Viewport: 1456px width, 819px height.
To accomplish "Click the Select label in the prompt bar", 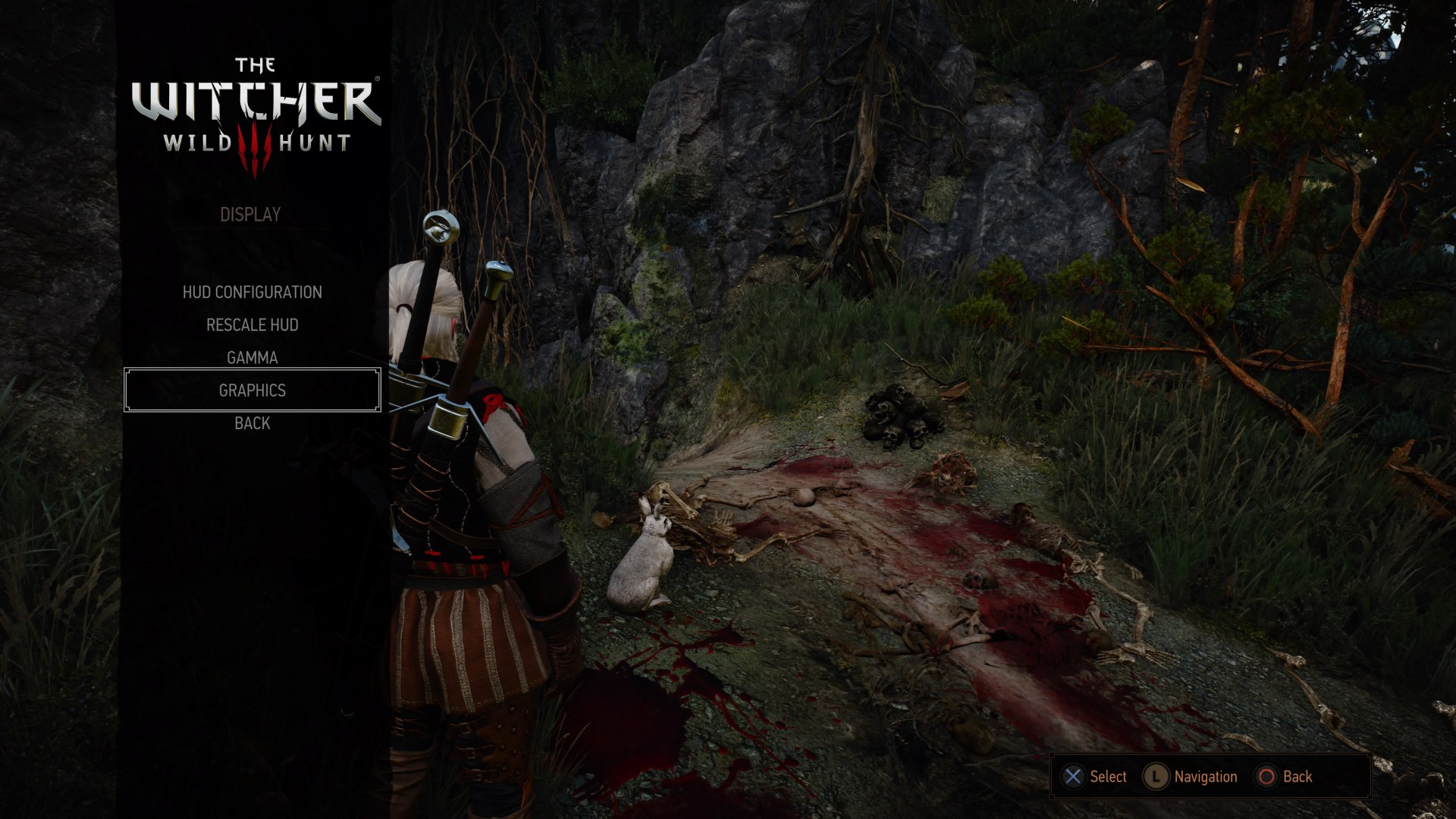I will [1107, 777].
